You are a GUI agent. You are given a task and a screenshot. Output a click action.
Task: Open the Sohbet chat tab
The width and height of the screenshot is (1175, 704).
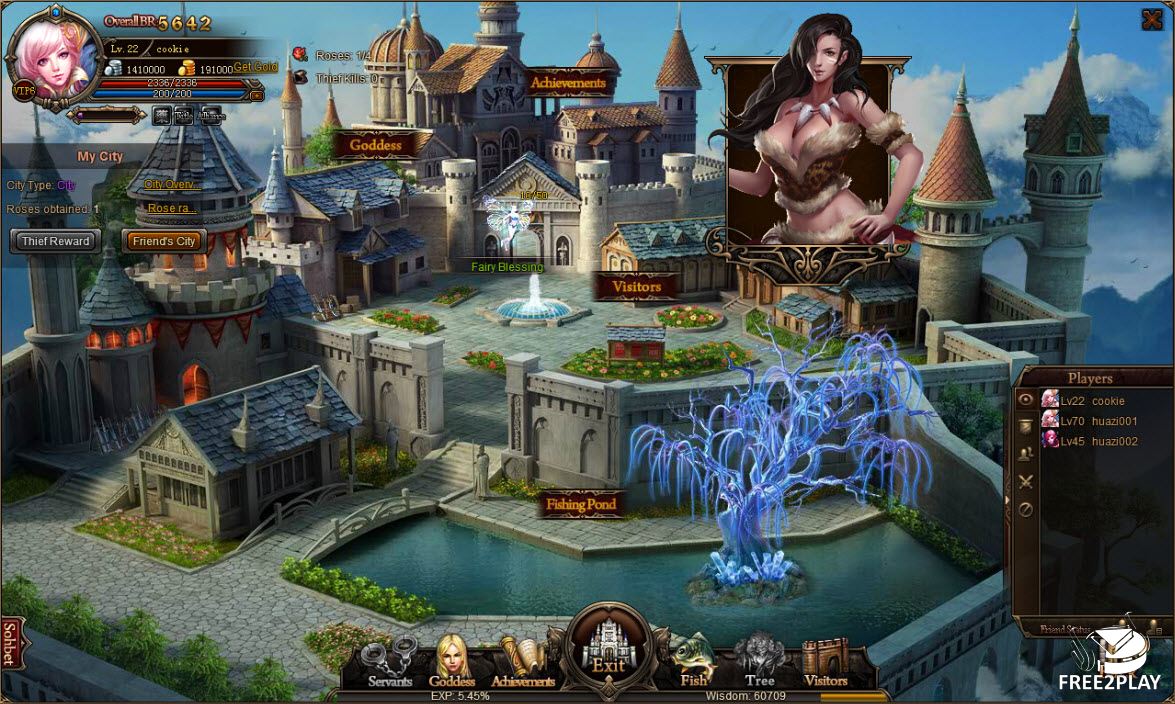point(11,643)
